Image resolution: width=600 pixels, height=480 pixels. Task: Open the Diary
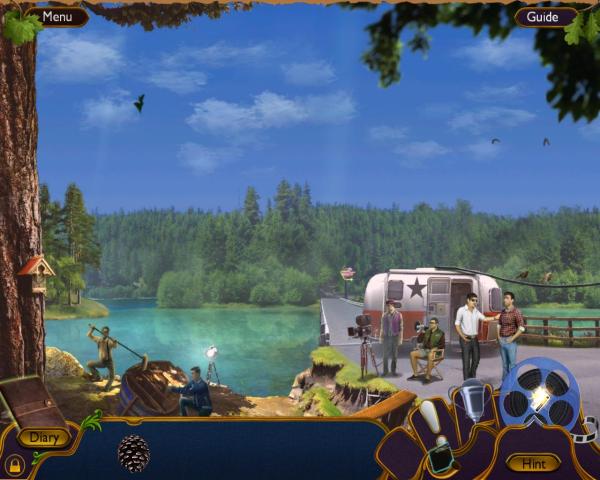point(43,437)
